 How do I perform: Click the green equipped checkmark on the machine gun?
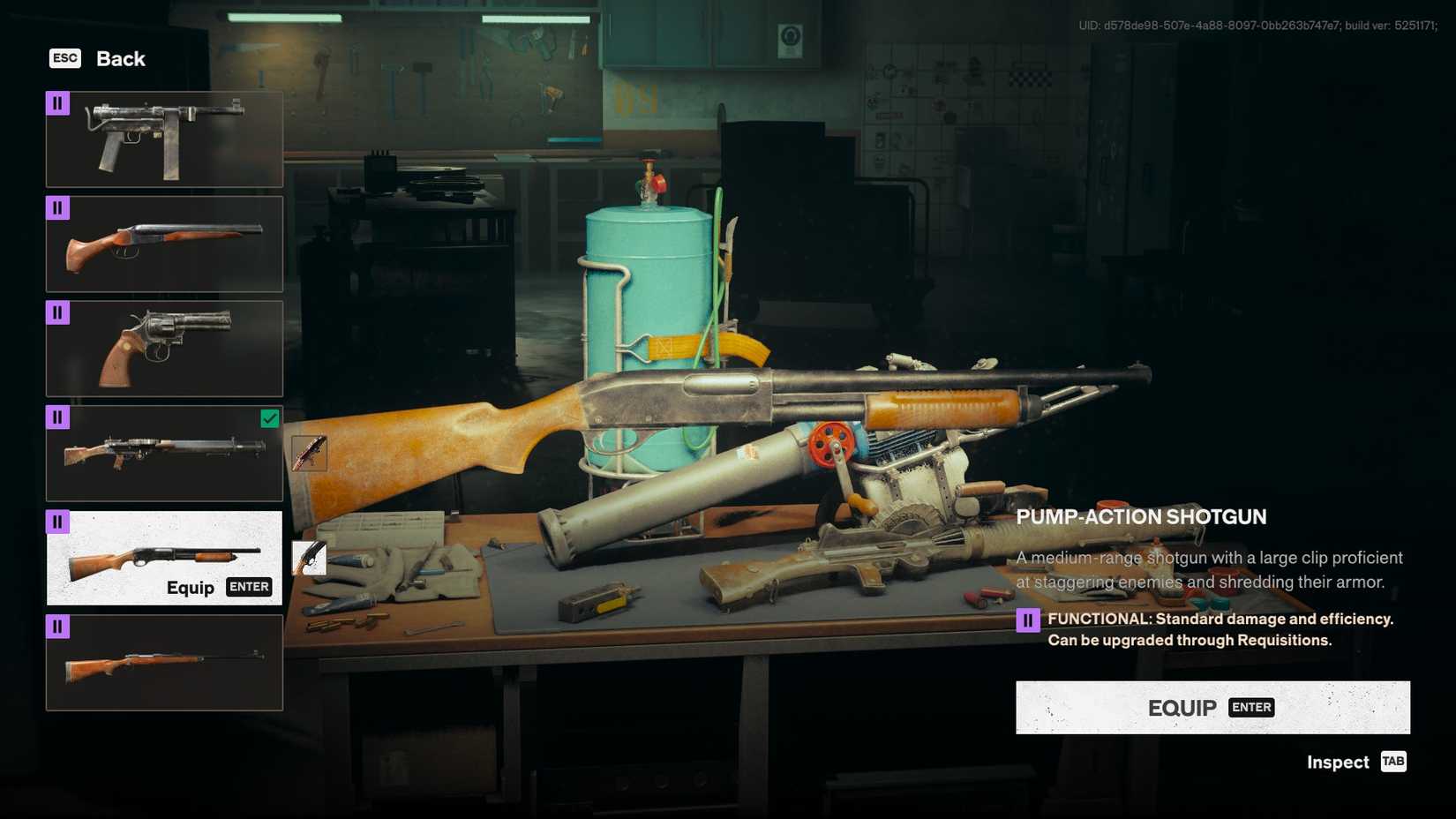click(270, 418)
